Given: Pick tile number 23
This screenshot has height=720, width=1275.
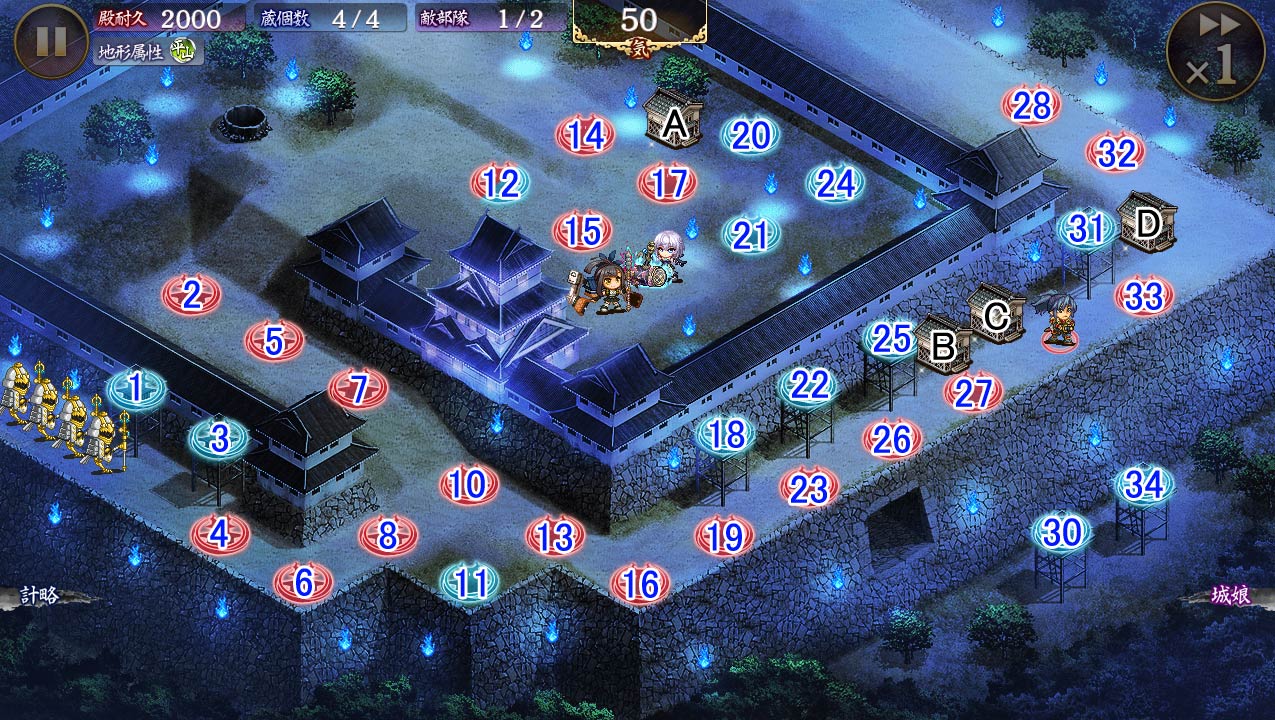Looking at the screenshot, I should click(x=809, y=487).
